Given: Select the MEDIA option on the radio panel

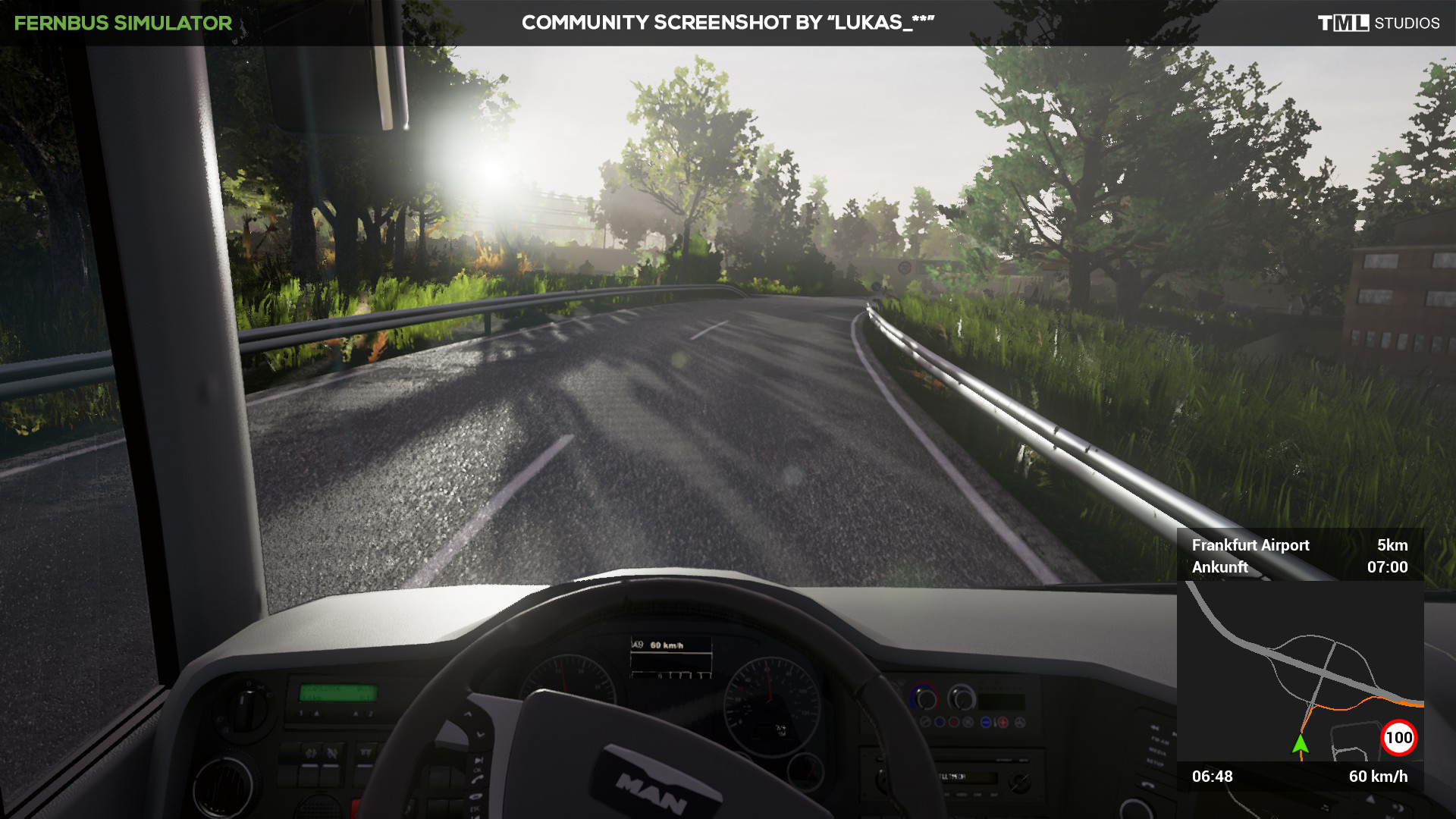Looking at the screenshot, I should pos(962,795).
